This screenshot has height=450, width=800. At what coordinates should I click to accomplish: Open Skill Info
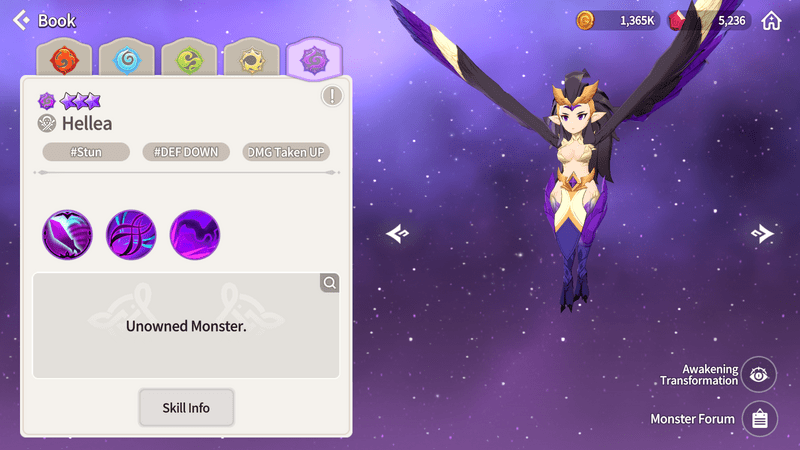click(x=186, y=408)
